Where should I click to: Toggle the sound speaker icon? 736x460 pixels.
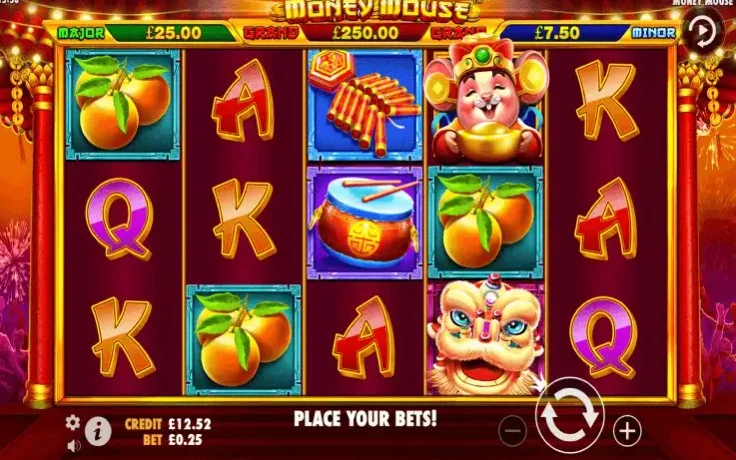73,443
